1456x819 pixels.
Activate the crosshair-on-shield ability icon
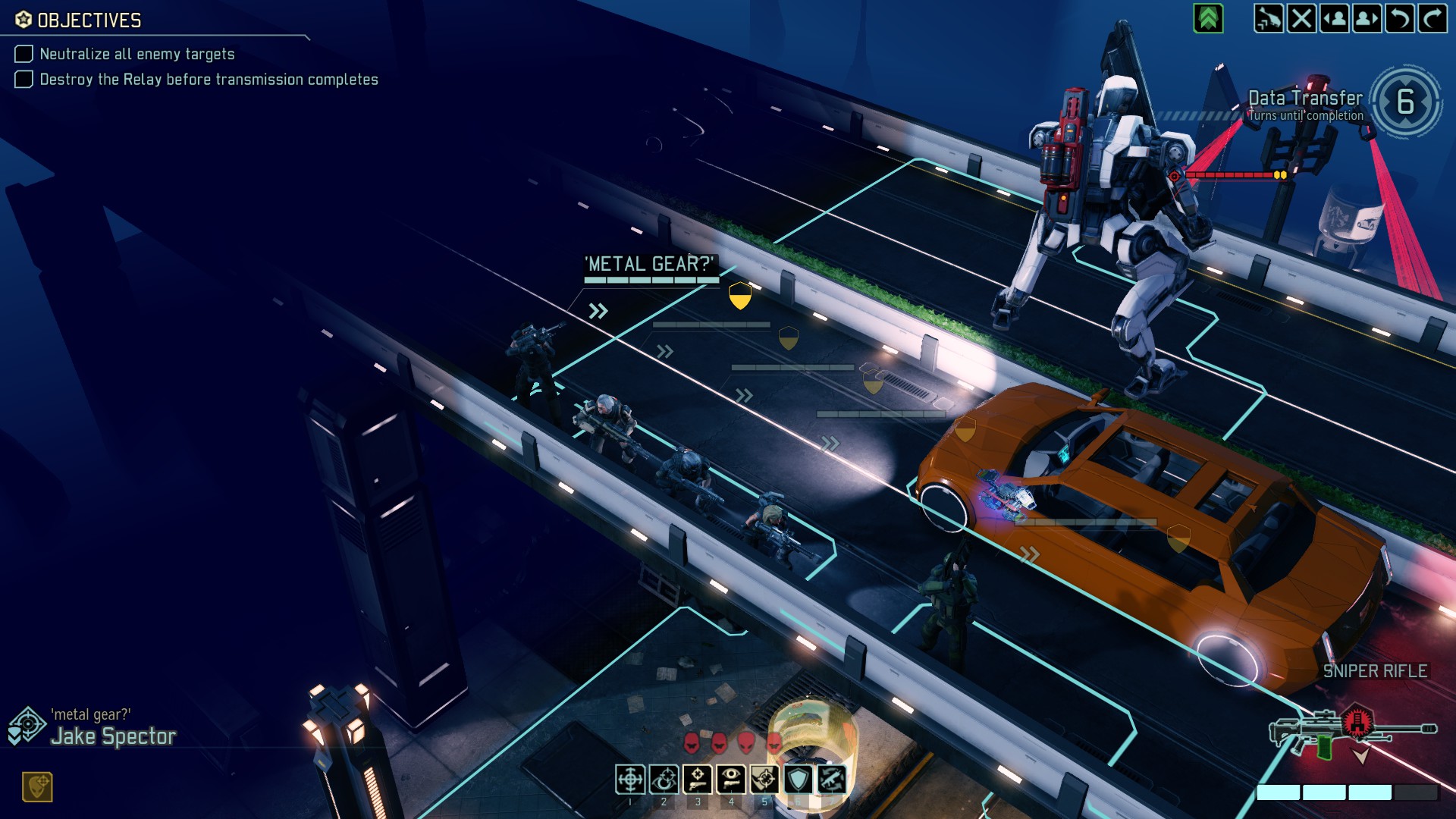click(x=764, y=779)
